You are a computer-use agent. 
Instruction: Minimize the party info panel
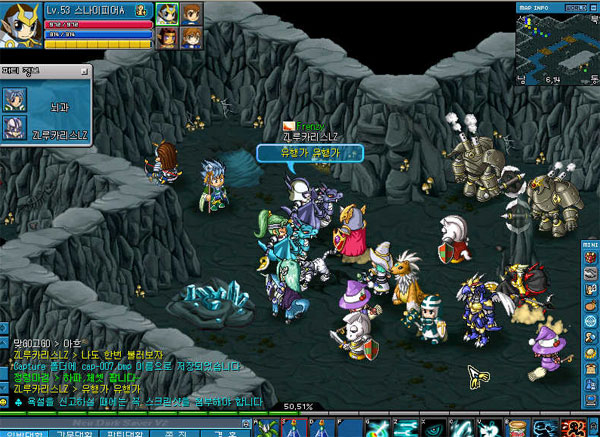pyautogui.click(x=87, y=69)
